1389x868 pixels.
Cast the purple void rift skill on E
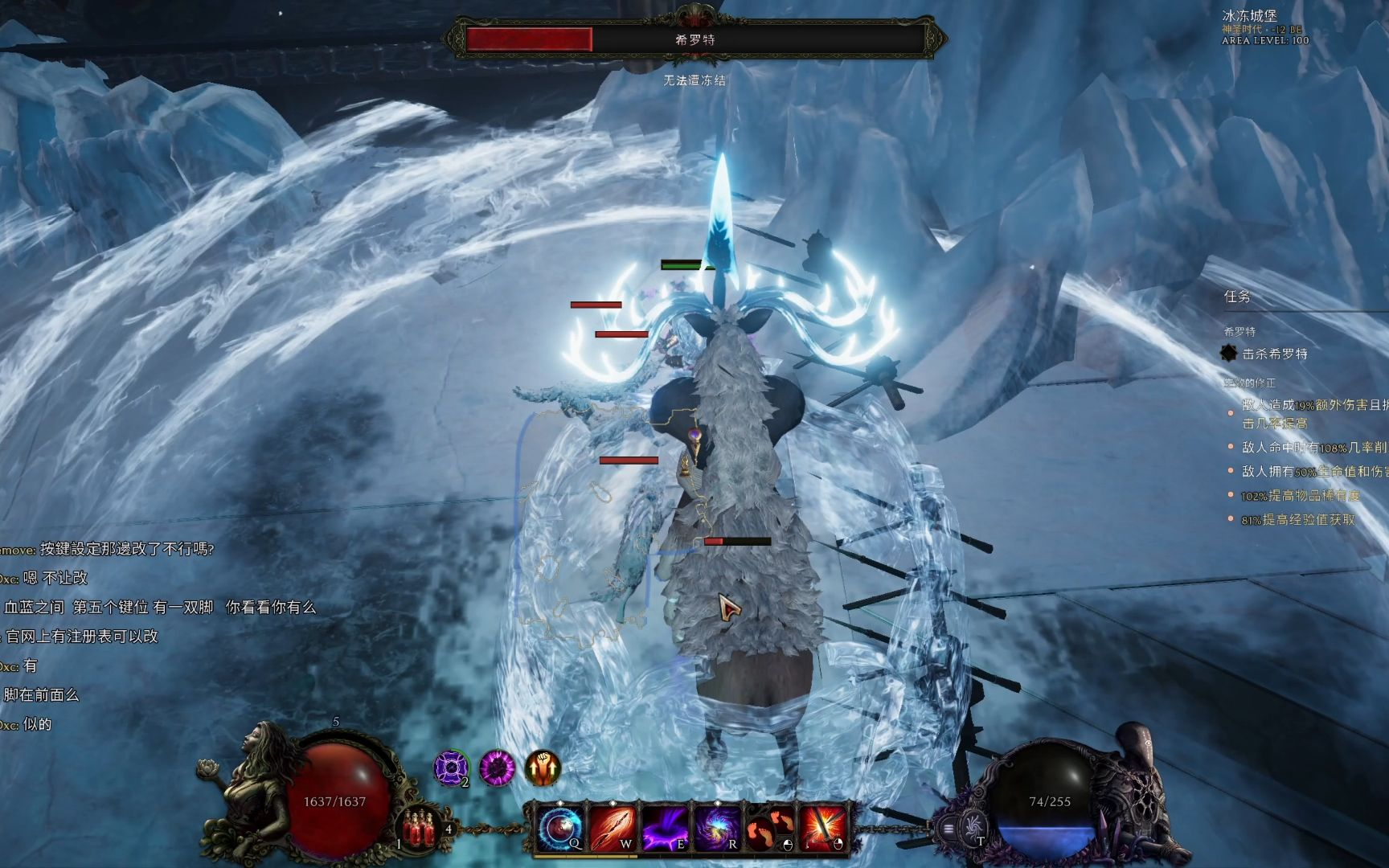point(665,828)
